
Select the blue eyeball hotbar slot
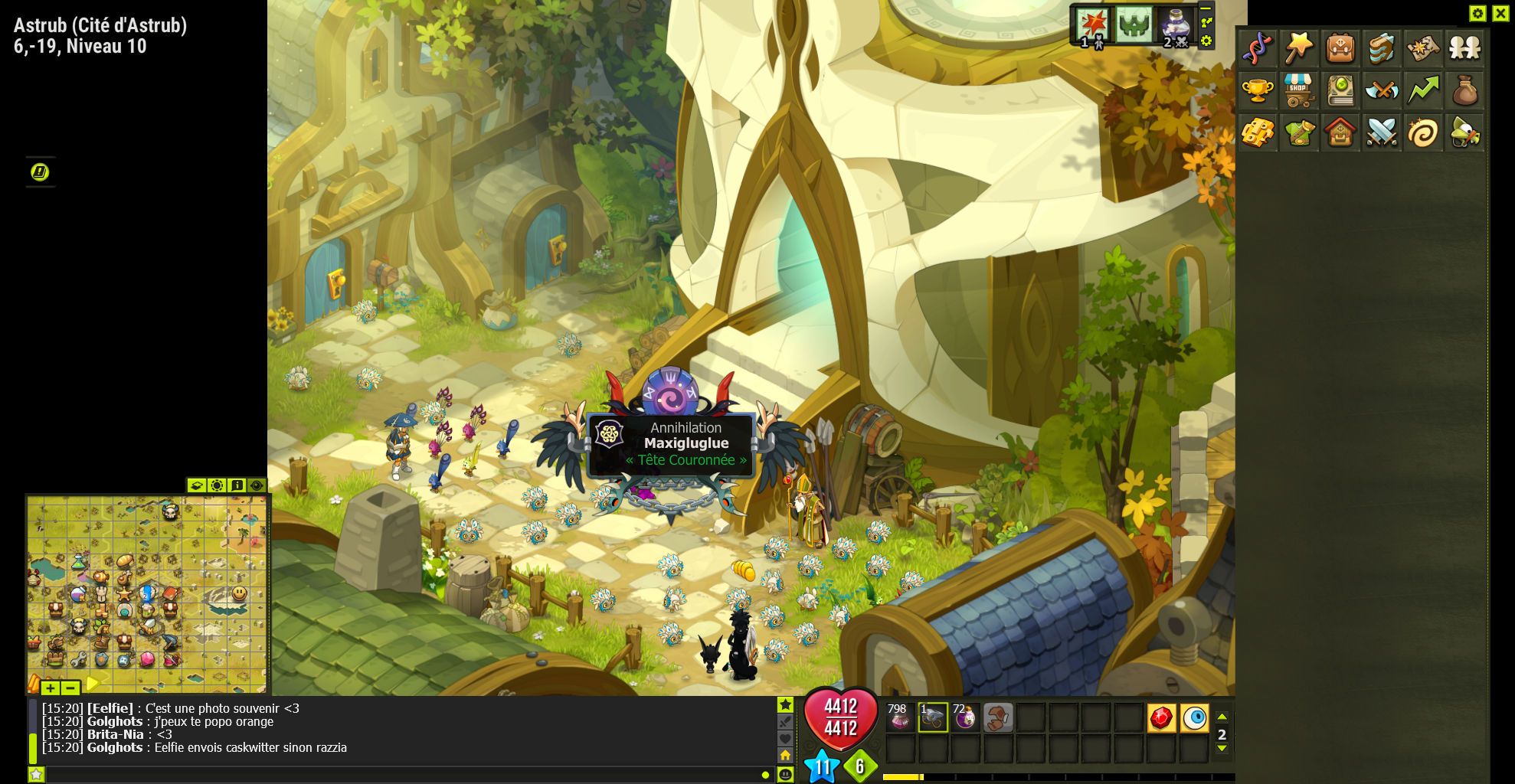pos(1194,718)
